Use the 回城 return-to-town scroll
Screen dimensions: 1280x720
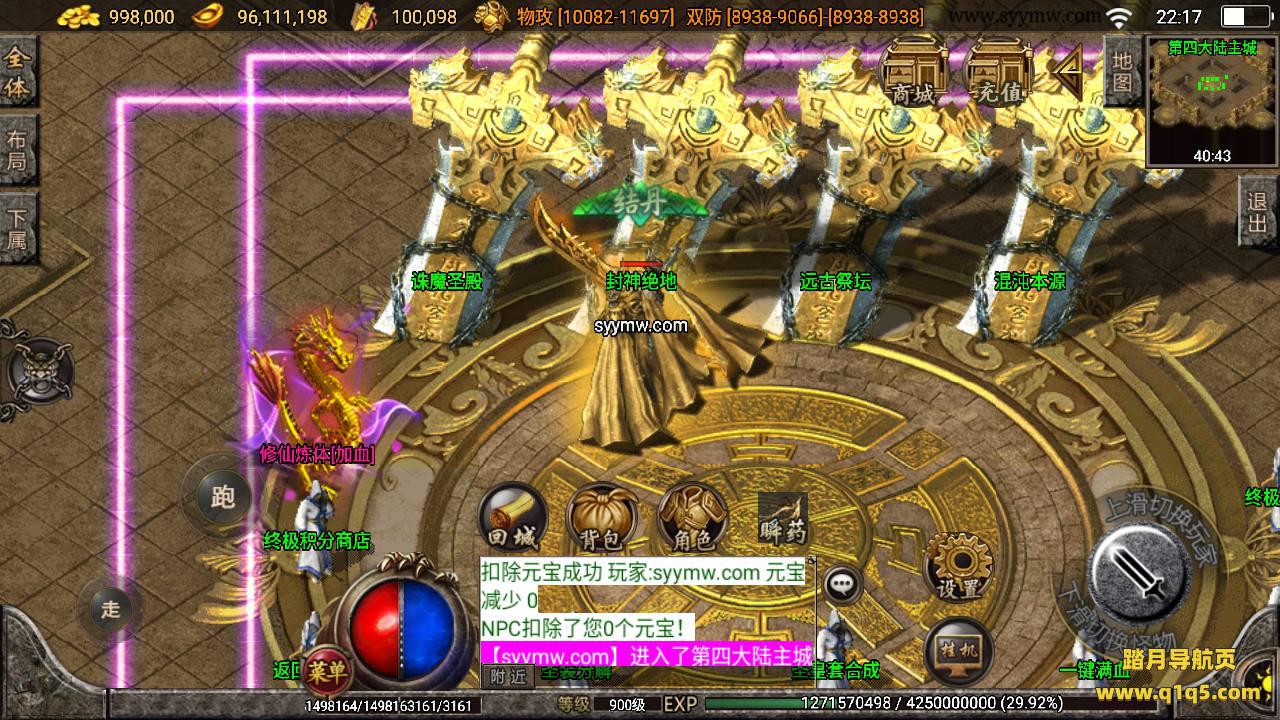(512, 518)
